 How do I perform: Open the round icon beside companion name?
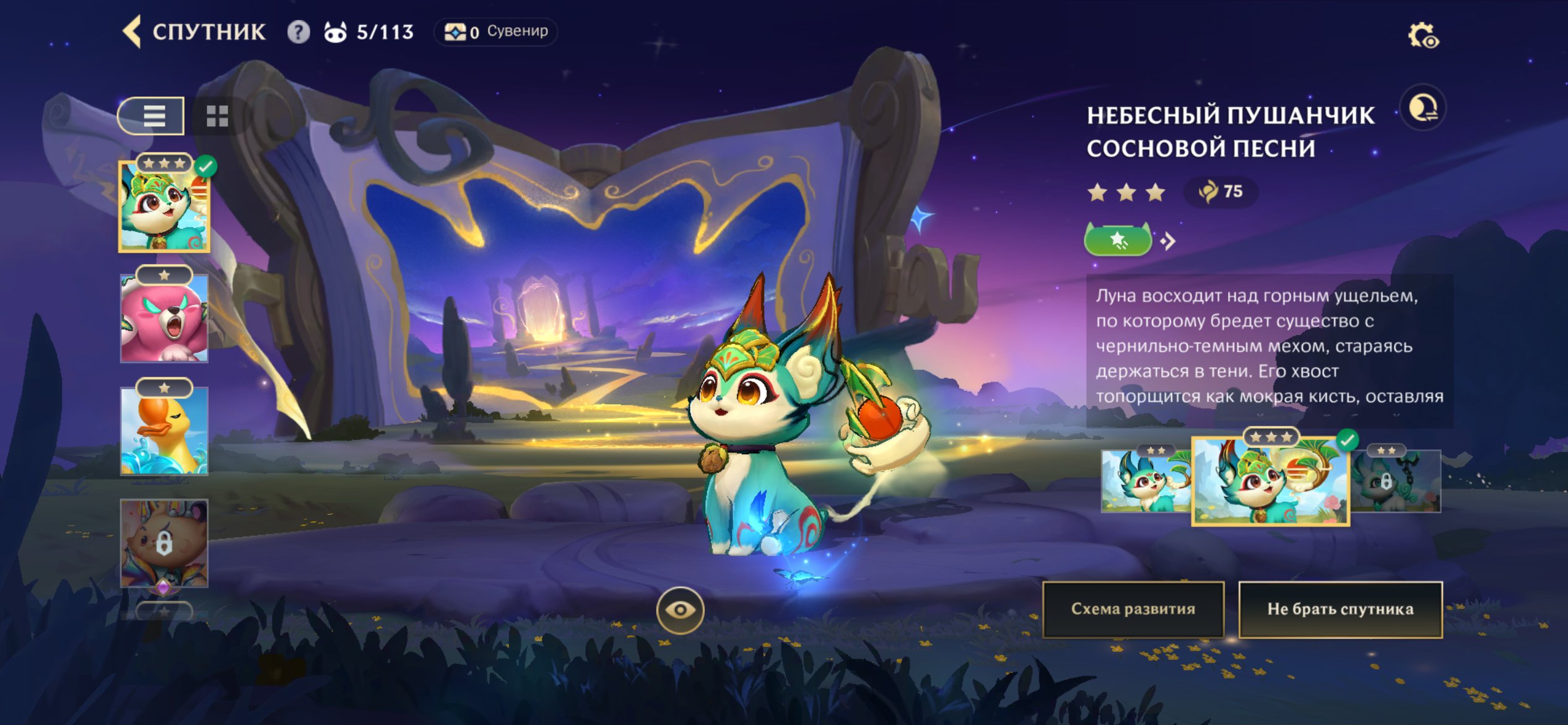tap(1422, 108)
